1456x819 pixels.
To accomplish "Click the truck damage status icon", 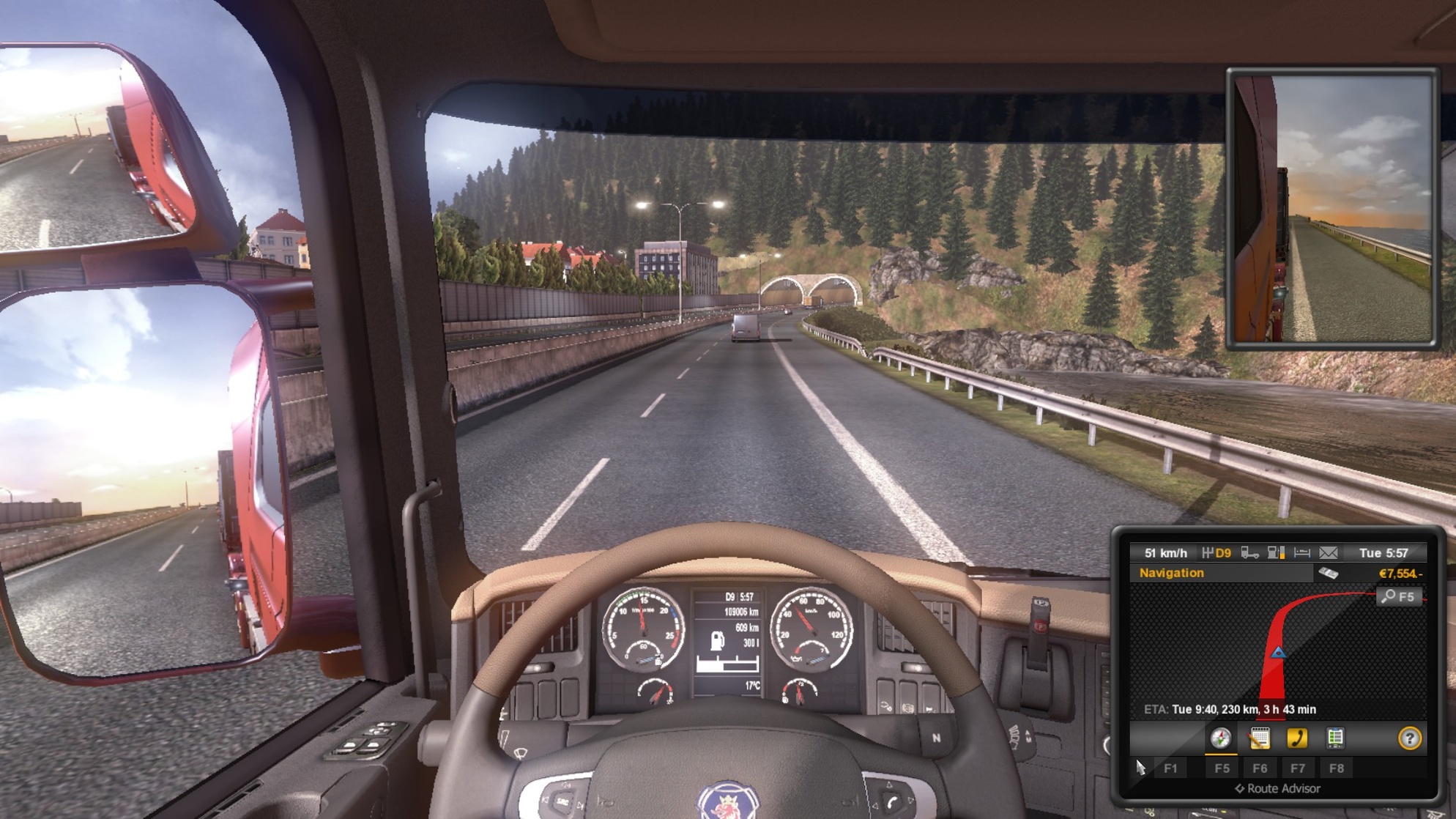I will point(1249,553).
